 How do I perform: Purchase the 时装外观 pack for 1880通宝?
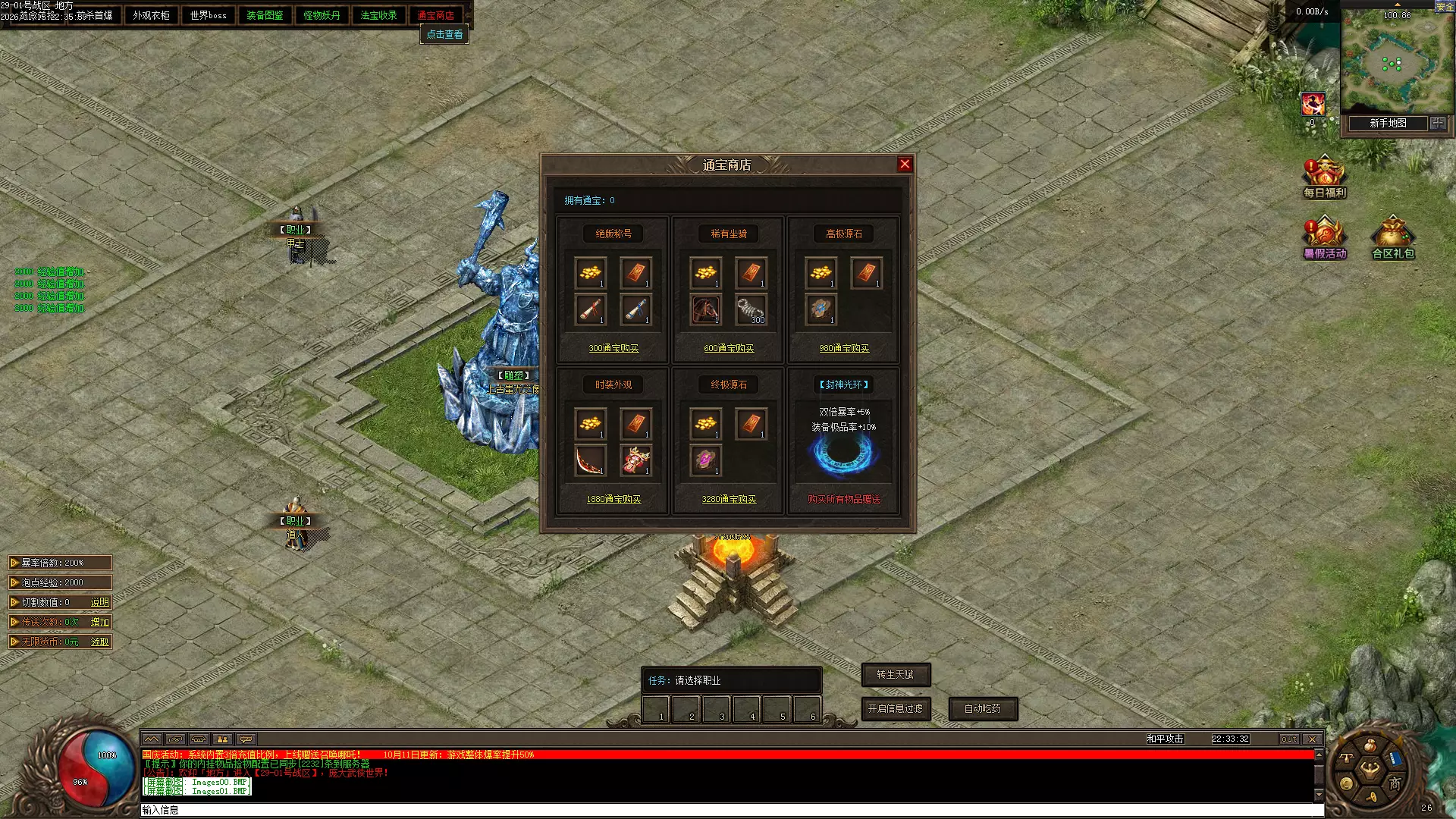pyautogui.click(x=613, y=500)
